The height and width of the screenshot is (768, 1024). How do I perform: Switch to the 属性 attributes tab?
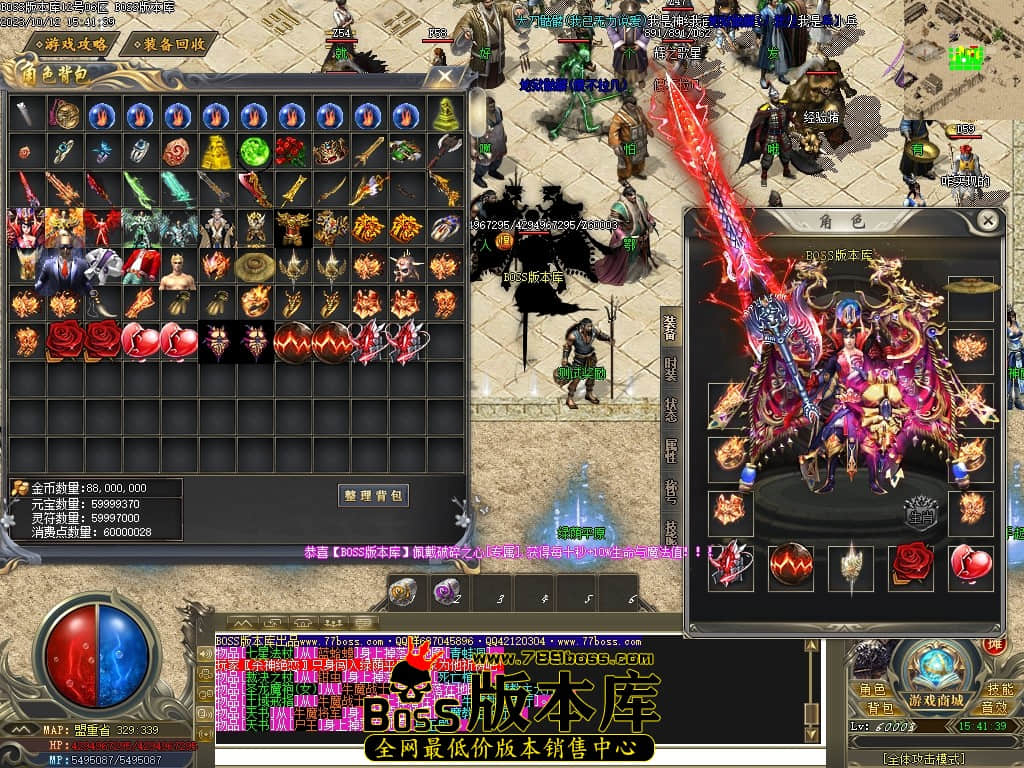click(670, 449)
